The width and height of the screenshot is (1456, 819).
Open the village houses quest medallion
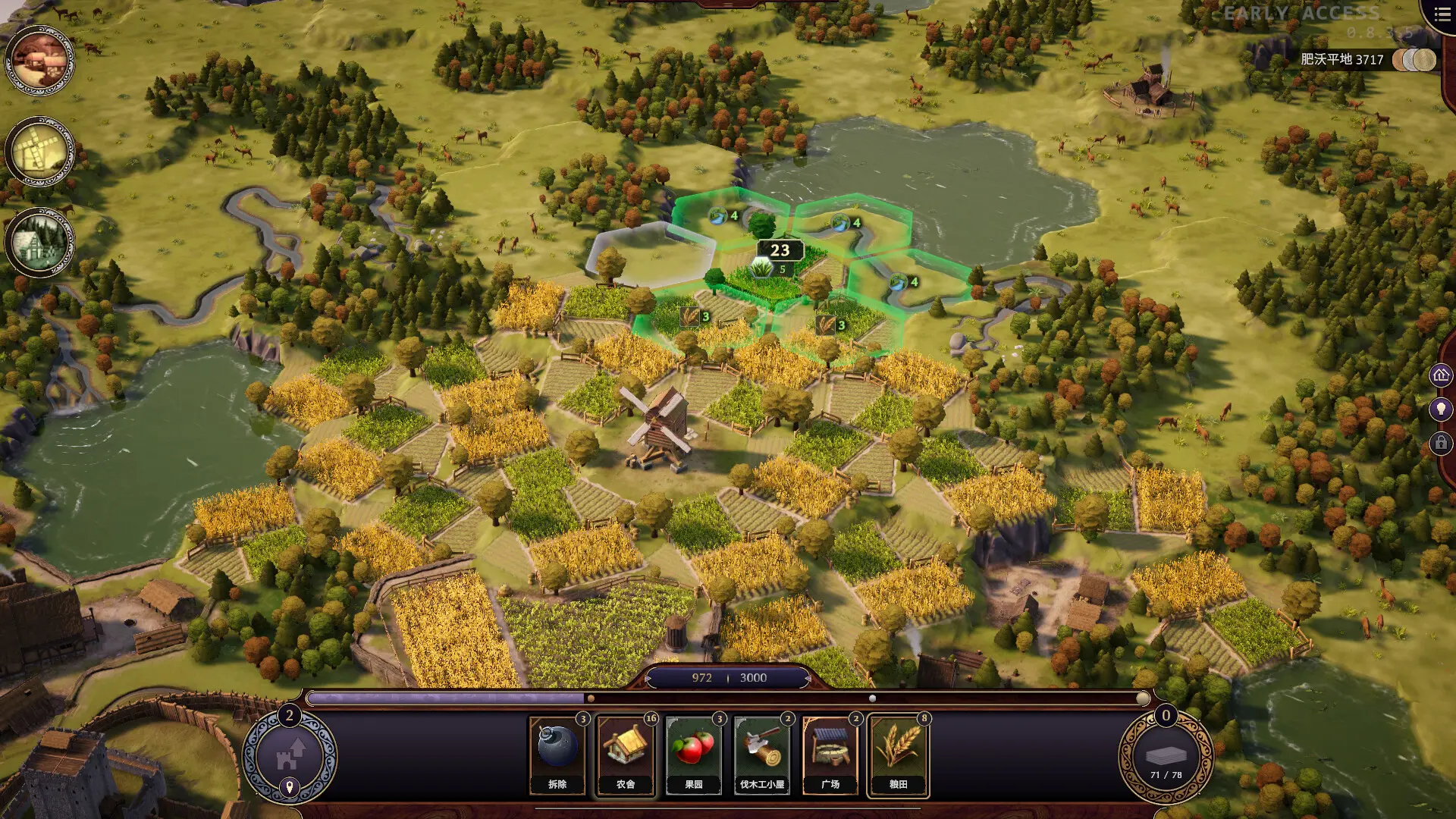[x=40, y=61]
